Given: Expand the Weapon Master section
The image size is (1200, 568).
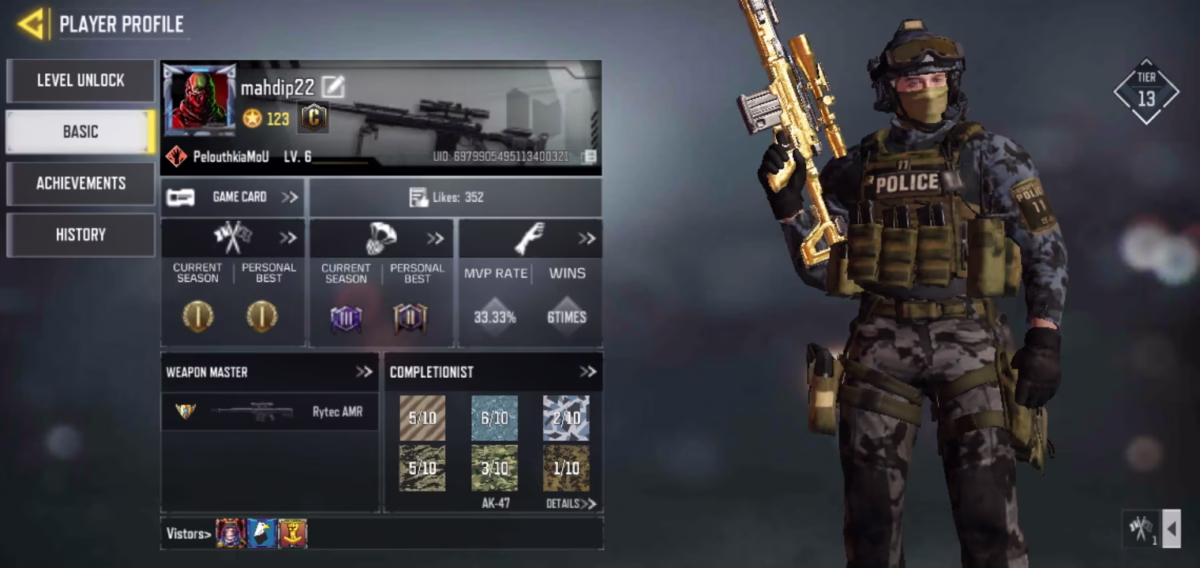Looking at the screenshot, I should [x=364, y=372].
